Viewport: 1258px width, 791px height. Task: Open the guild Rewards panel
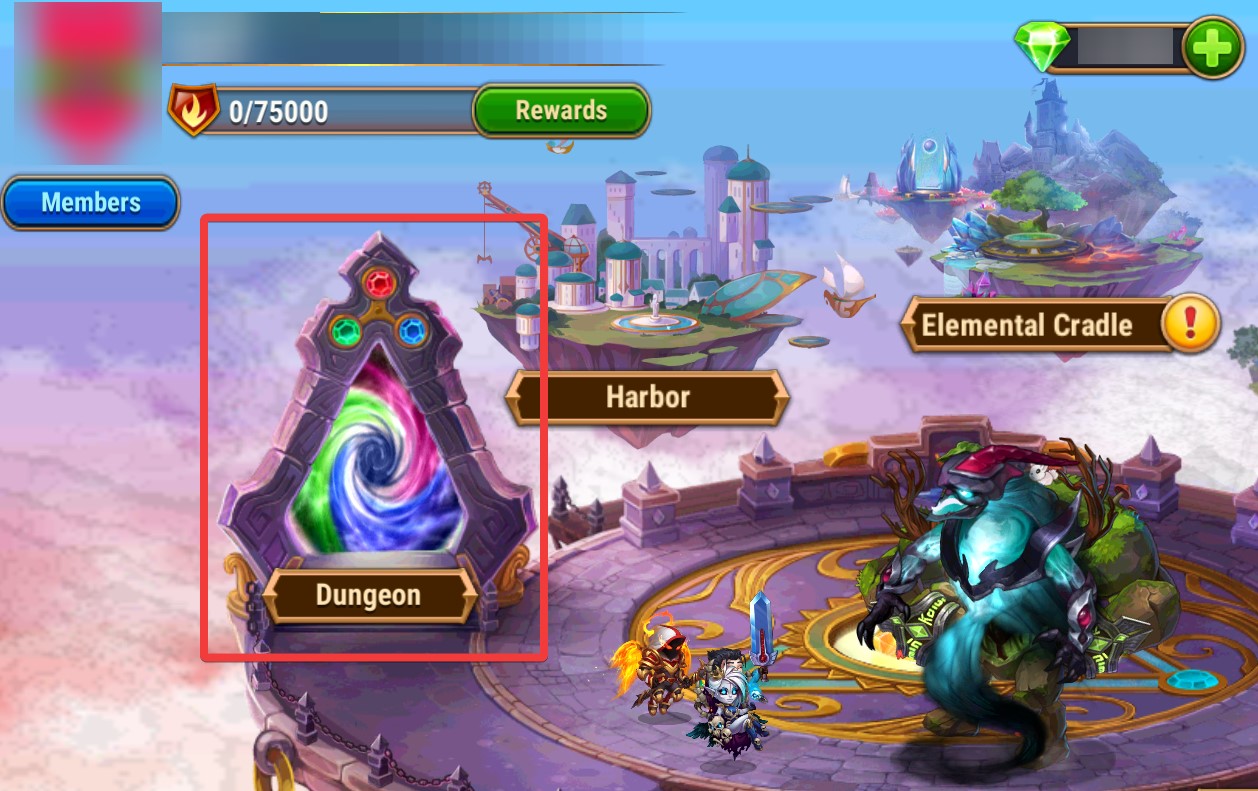pos(561,110)
